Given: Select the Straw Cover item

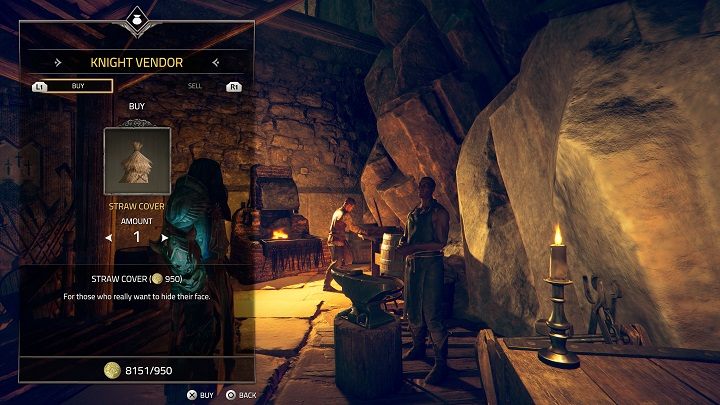Looking at the screenshot, I should [137, 160].
